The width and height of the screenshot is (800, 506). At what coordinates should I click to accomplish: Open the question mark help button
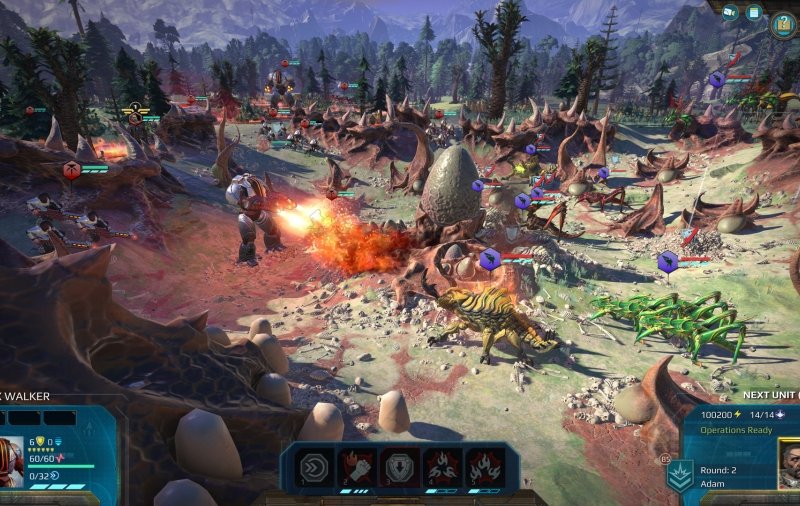click(783, 22)
